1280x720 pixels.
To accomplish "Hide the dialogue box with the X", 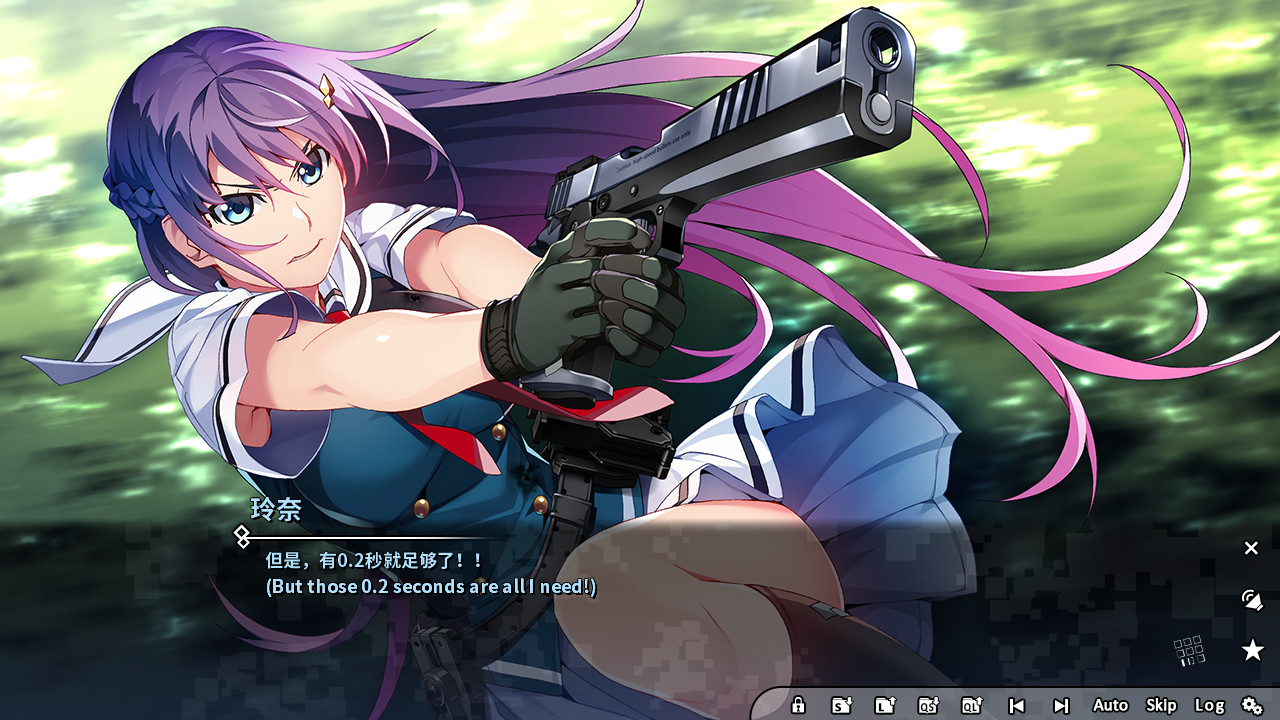I will [1251, 548].
